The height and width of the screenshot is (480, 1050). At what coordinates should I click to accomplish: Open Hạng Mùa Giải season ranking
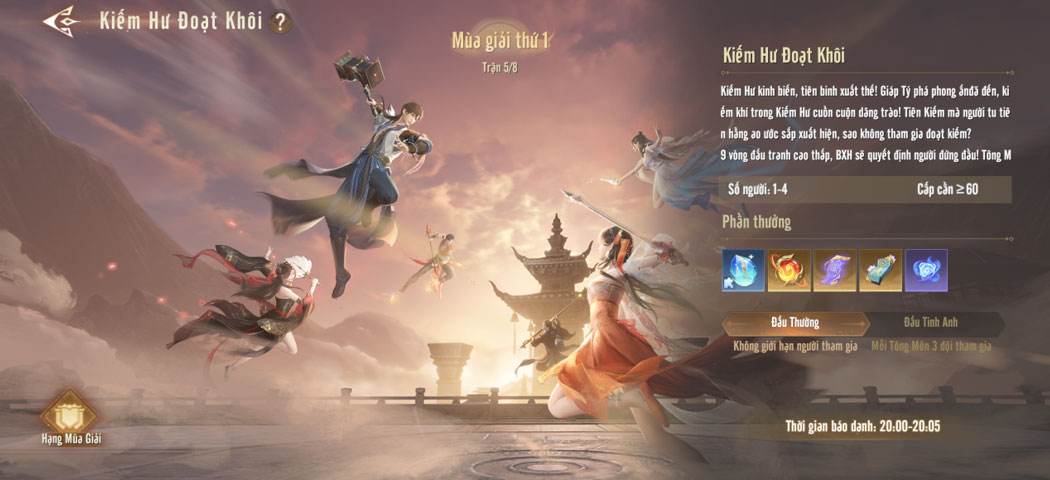[x=71, y=416]
